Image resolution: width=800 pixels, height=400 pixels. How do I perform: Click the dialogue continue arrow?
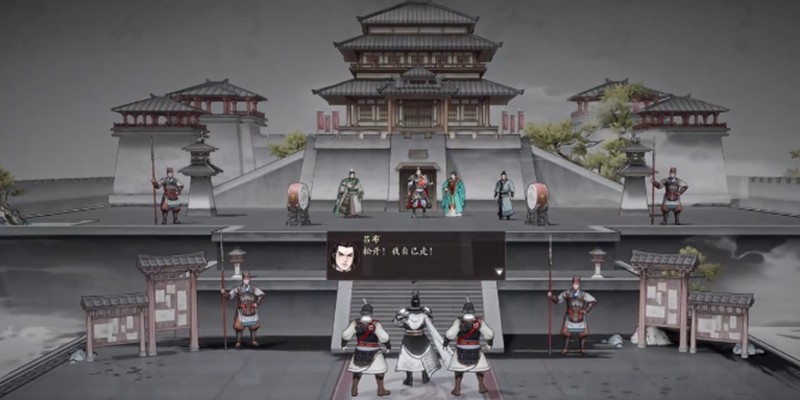pos(498,271)
